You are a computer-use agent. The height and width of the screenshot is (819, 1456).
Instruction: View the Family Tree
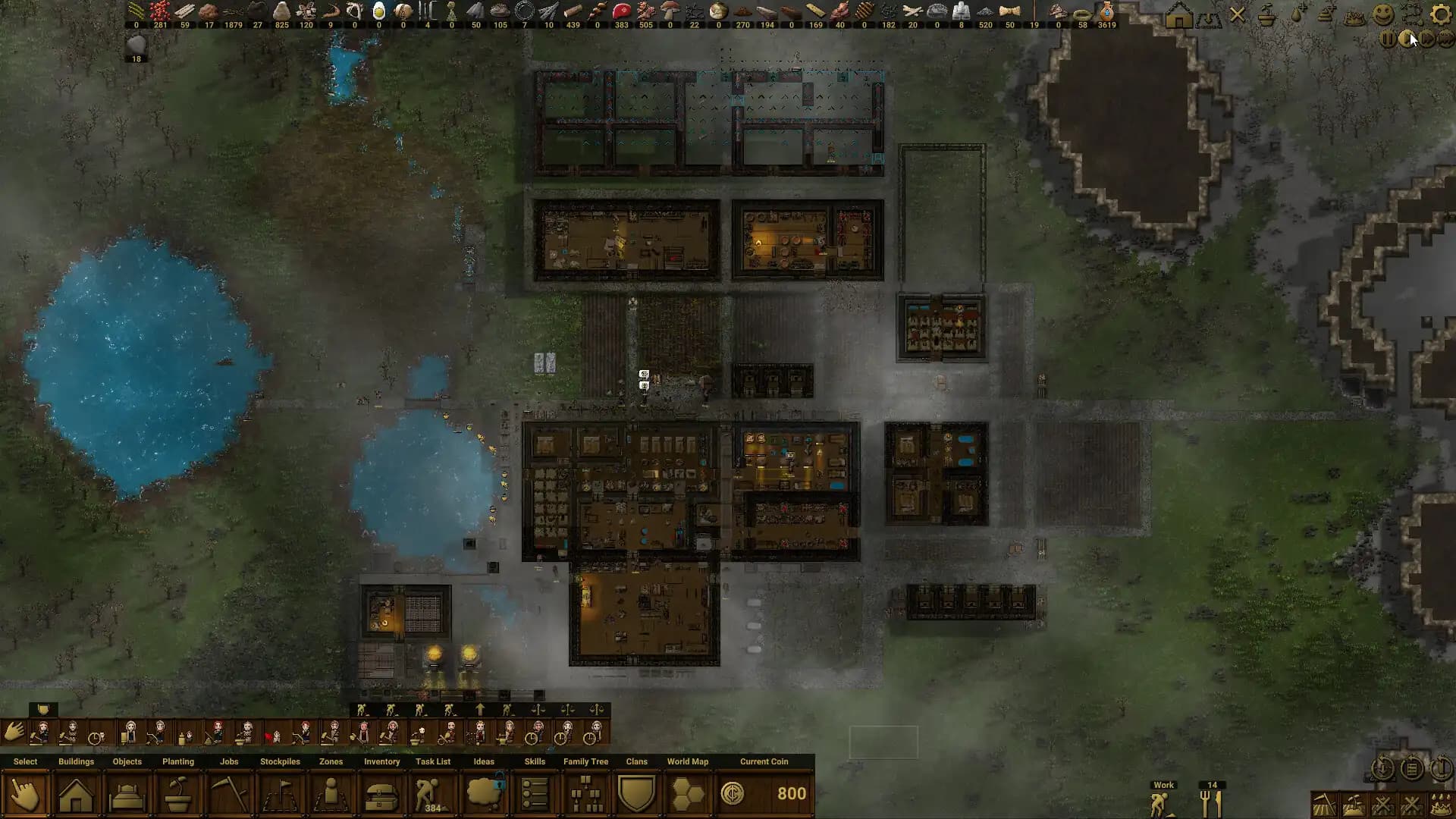(585, 794)
